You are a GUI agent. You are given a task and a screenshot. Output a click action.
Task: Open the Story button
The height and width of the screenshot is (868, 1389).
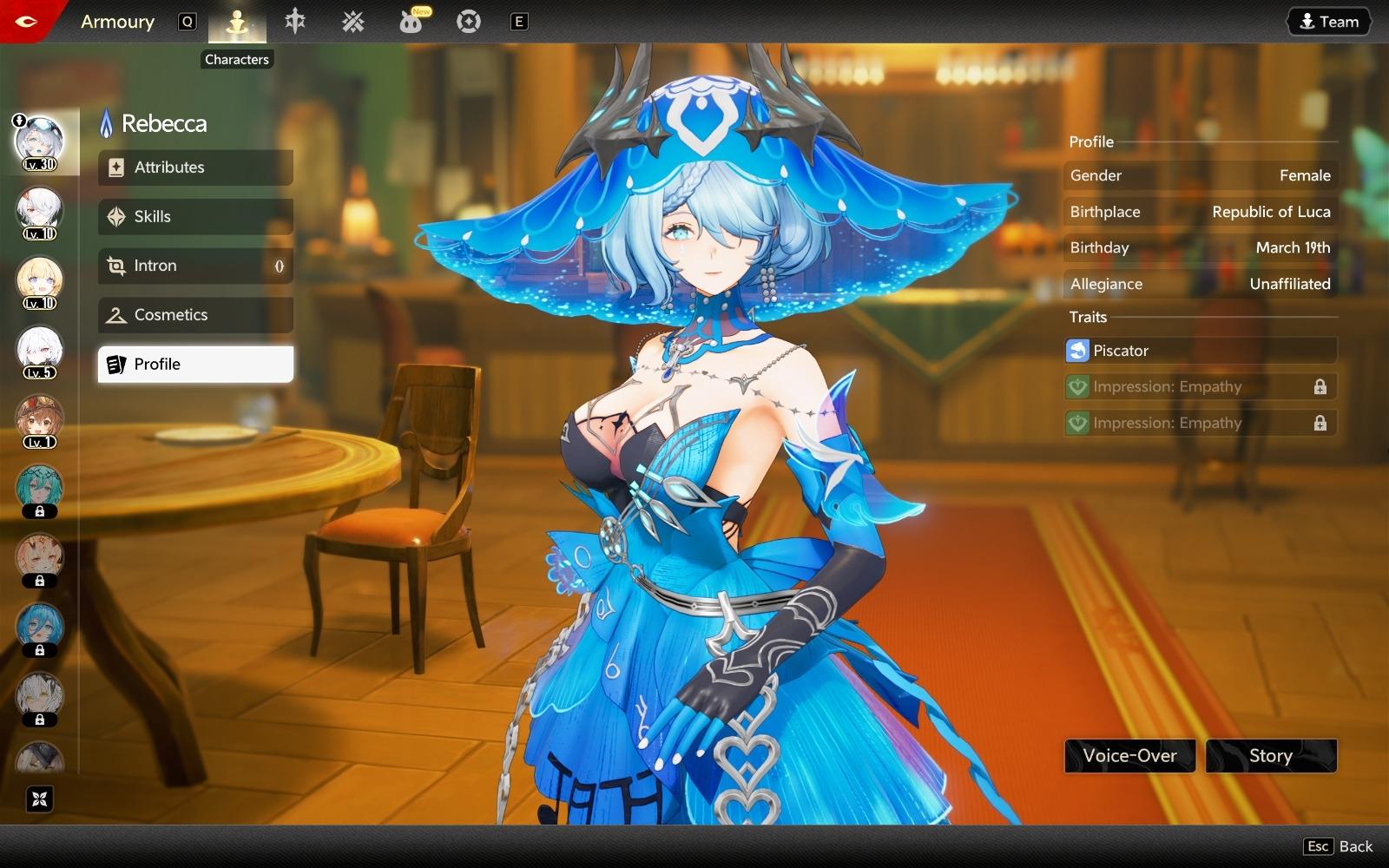click(1271, 756)
